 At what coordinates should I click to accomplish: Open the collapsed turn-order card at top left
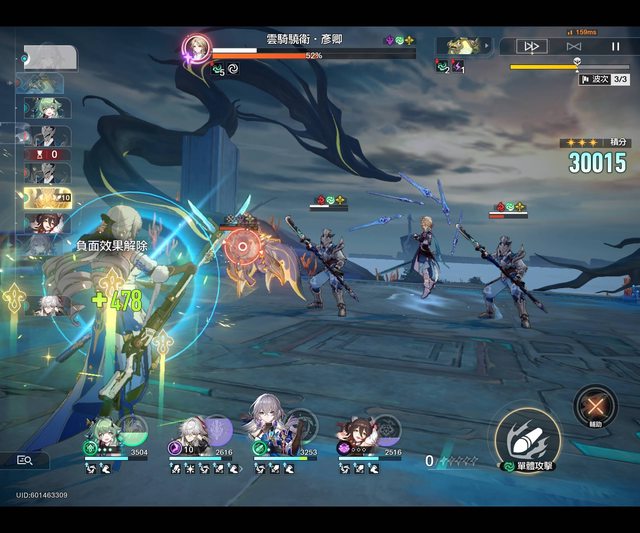click(x=49, y=56)
